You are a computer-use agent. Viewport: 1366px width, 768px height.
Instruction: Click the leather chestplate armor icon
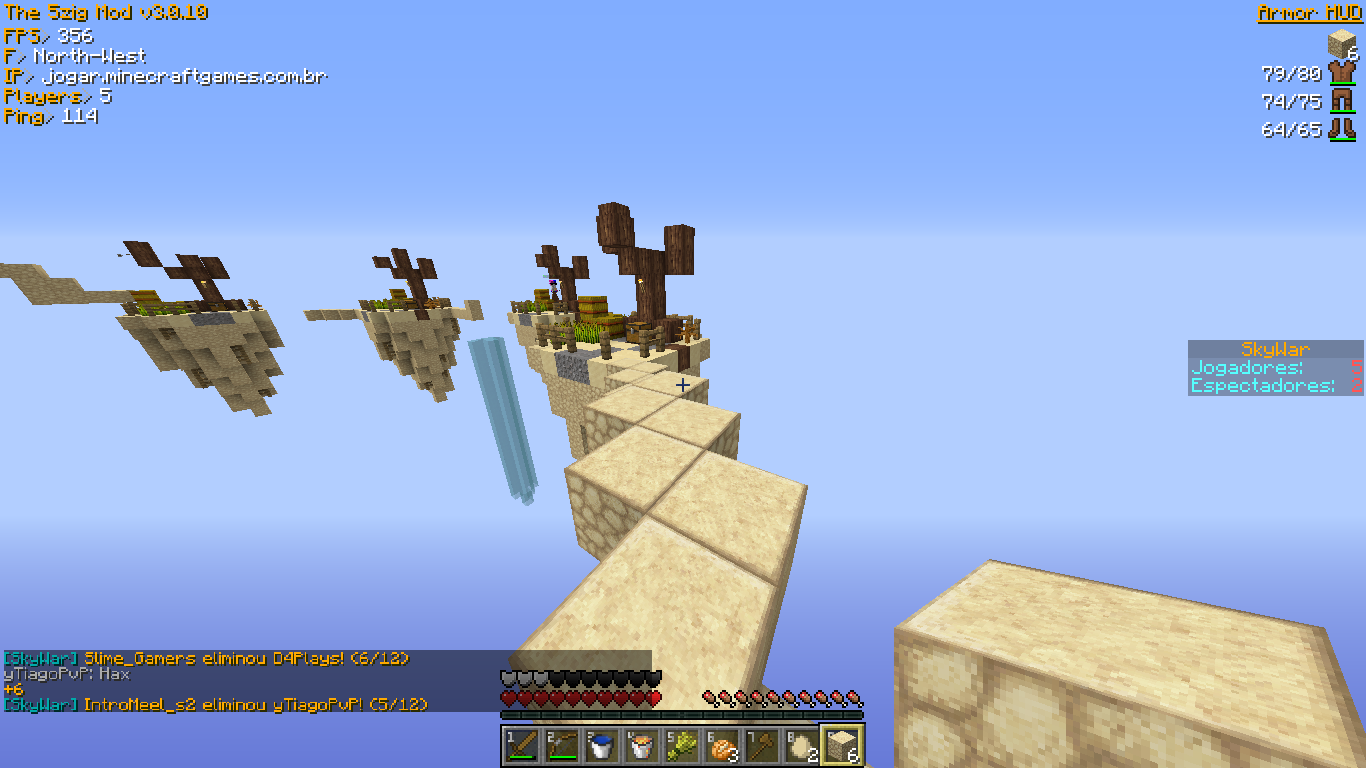click(x=1341, y=73)
